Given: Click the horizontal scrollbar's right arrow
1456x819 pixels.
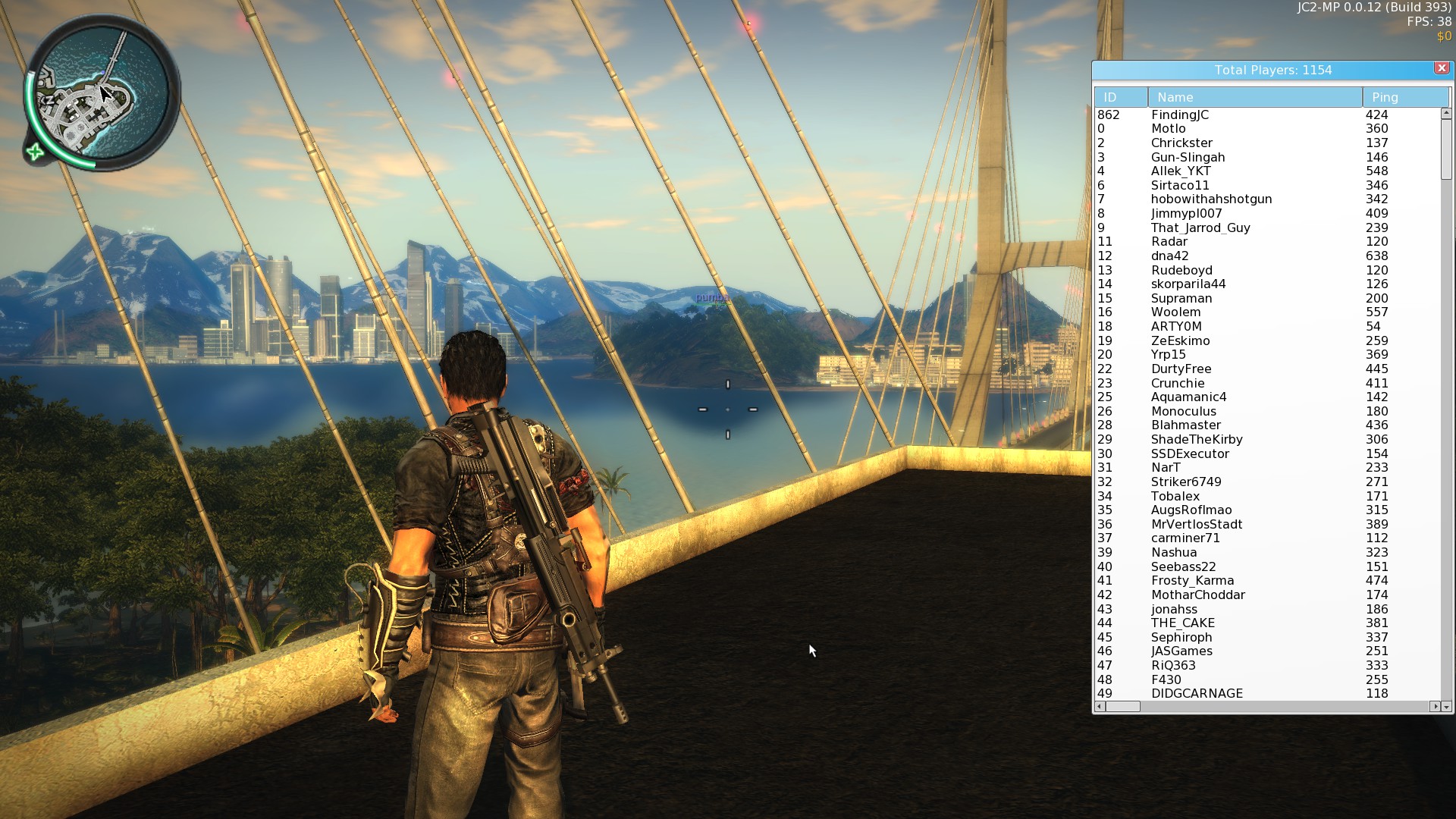Looking at the screenshot, I should pos(1434,707).
